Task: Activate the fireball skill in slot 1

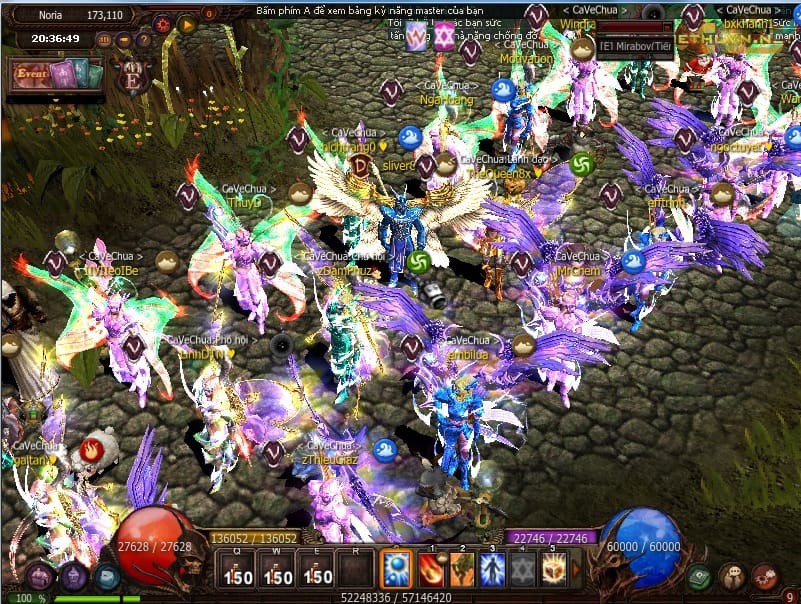Action: click(x=433, y=569)
